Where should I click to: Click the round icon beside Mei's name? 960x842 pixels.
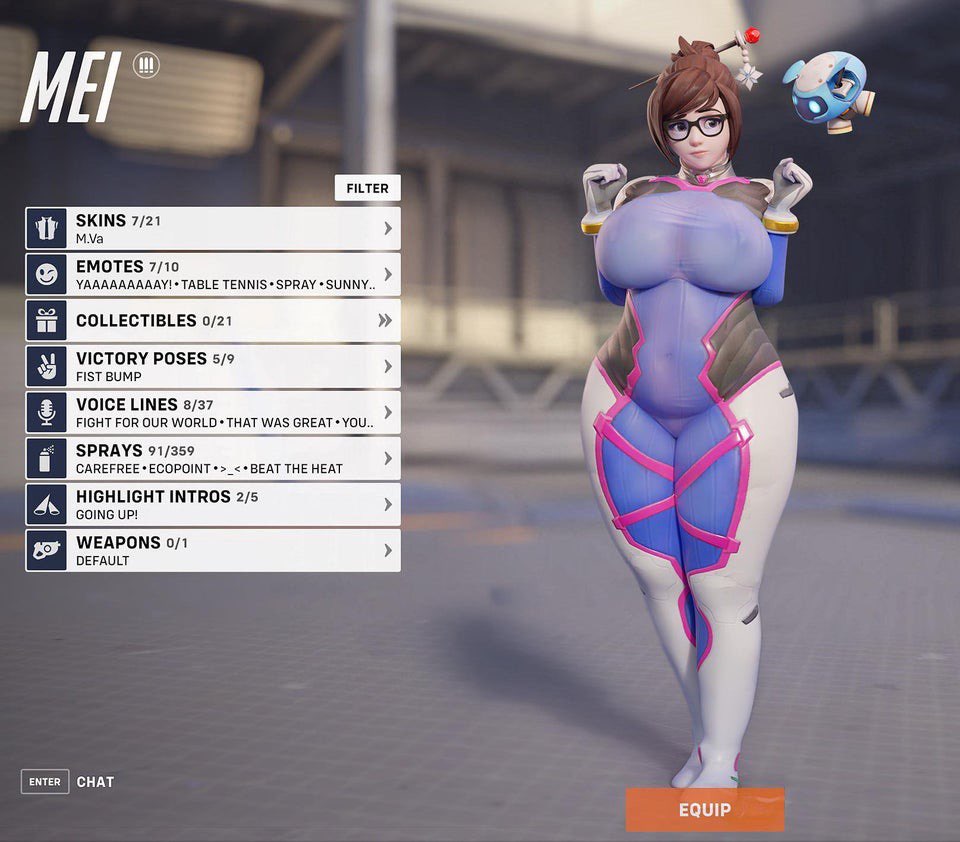(146, 66)
